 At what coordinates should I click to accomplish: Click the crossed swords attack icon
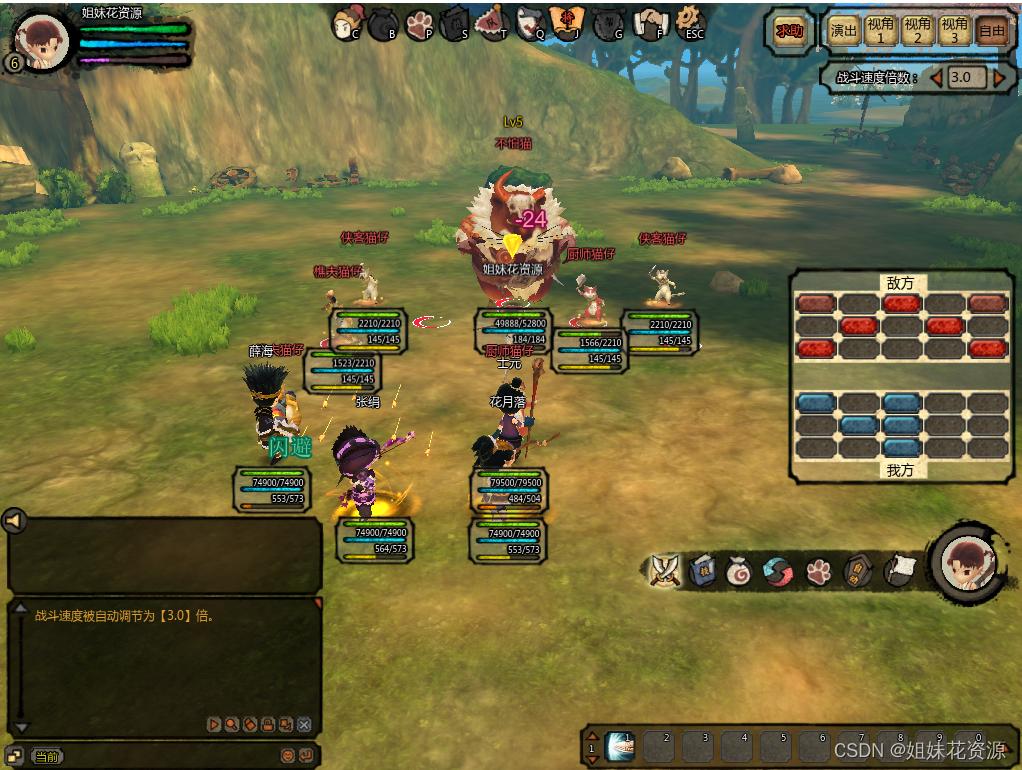664,570
